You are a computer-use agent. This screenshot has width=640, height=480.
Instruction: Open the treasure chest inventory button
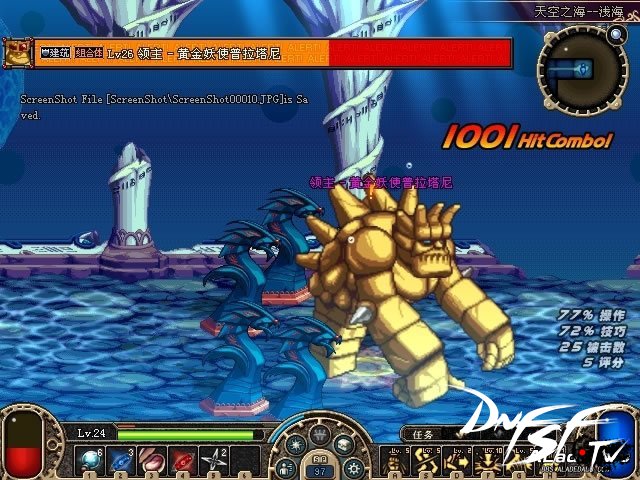click(344, 444)
